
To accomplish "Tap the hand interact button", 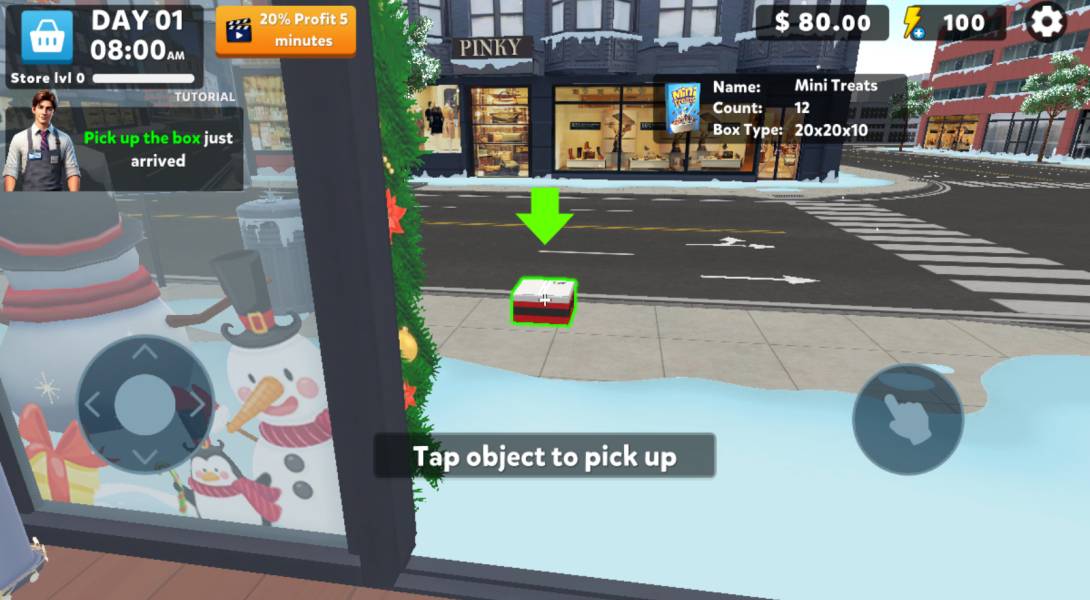I will coord(907,419).
